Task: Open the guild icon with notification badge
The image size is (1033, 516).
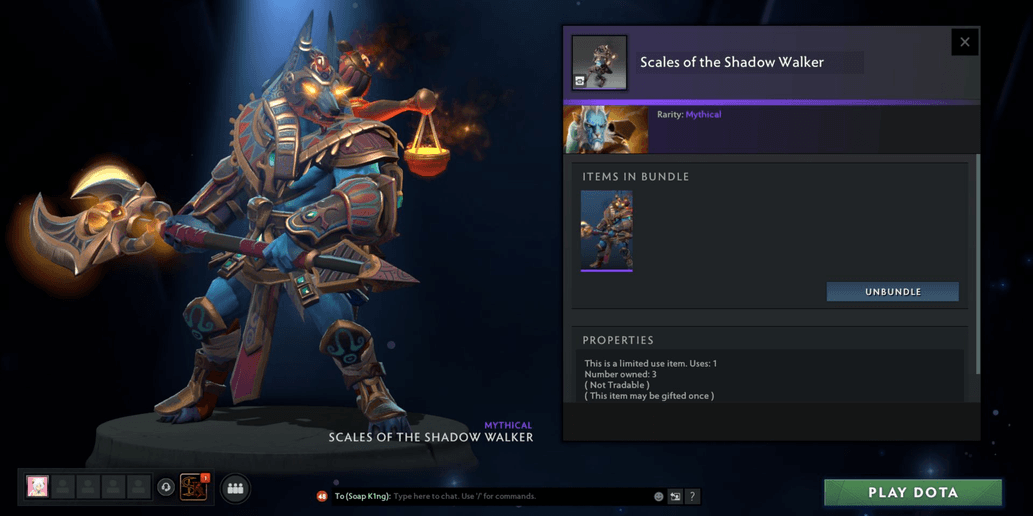Action: pyautogui.click(x=193, y=487)
